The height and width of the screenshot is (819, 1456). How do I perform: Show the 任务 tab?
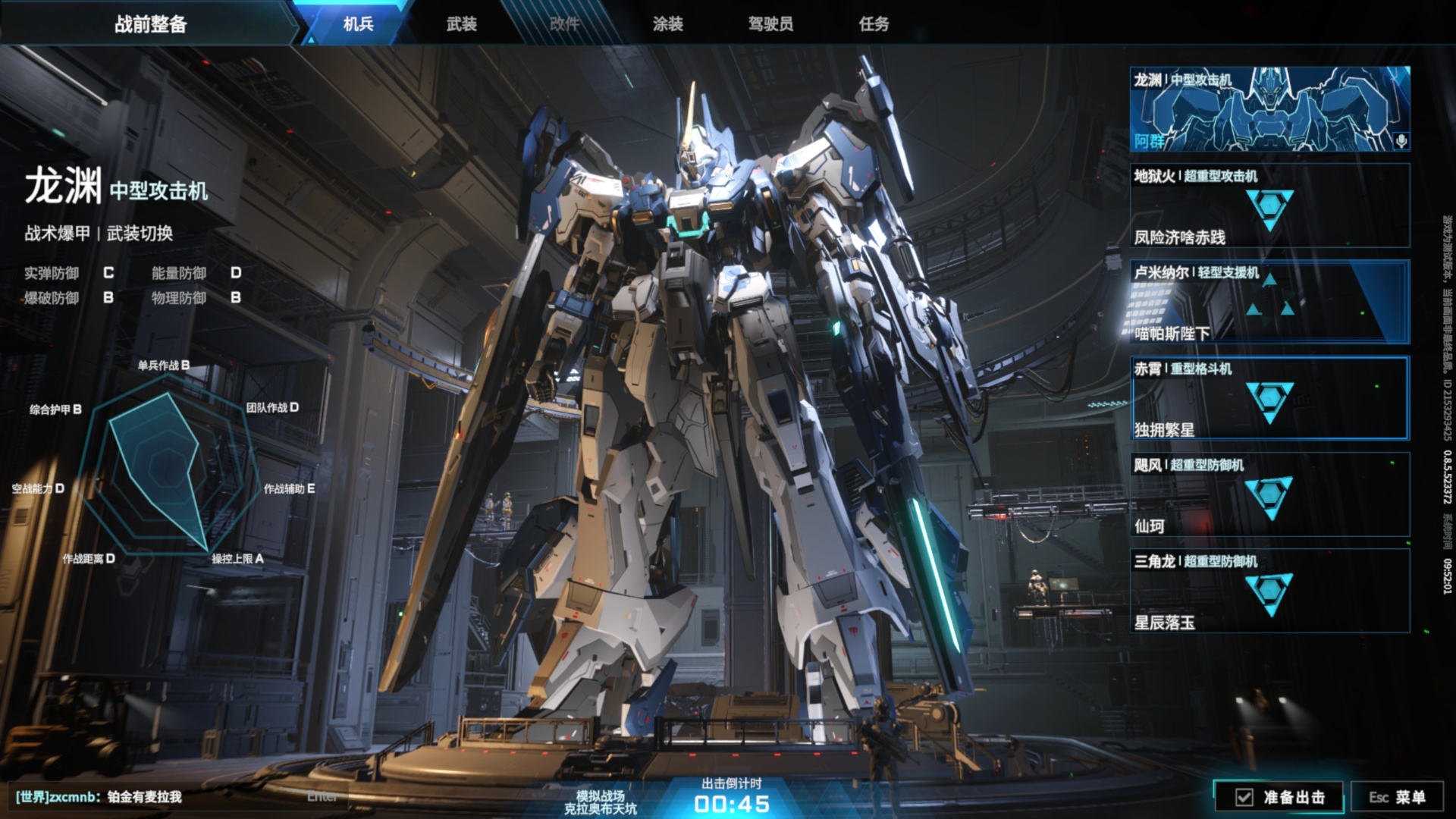point(874,24)
